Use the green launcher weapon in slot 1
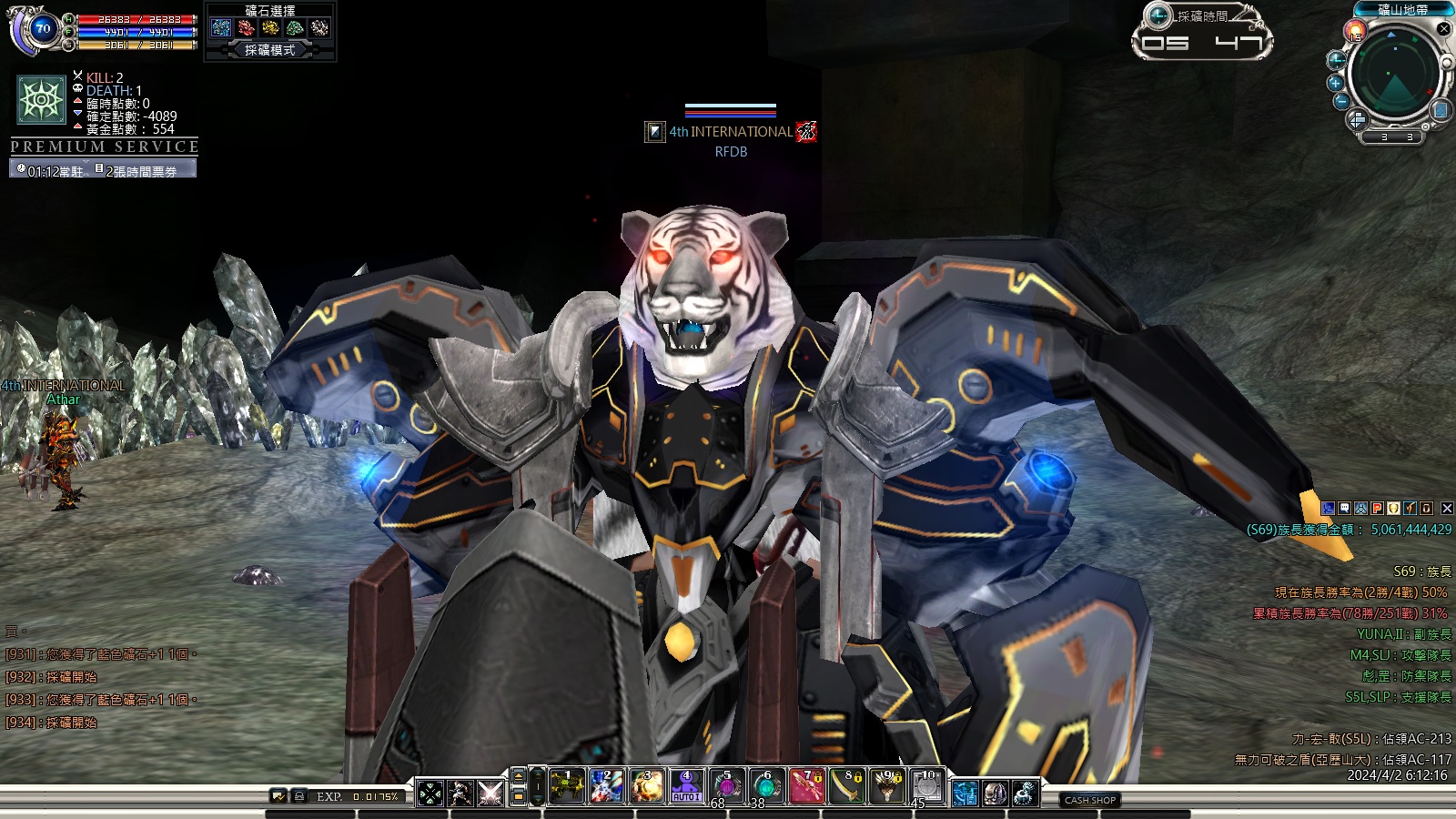 point(566,787)
